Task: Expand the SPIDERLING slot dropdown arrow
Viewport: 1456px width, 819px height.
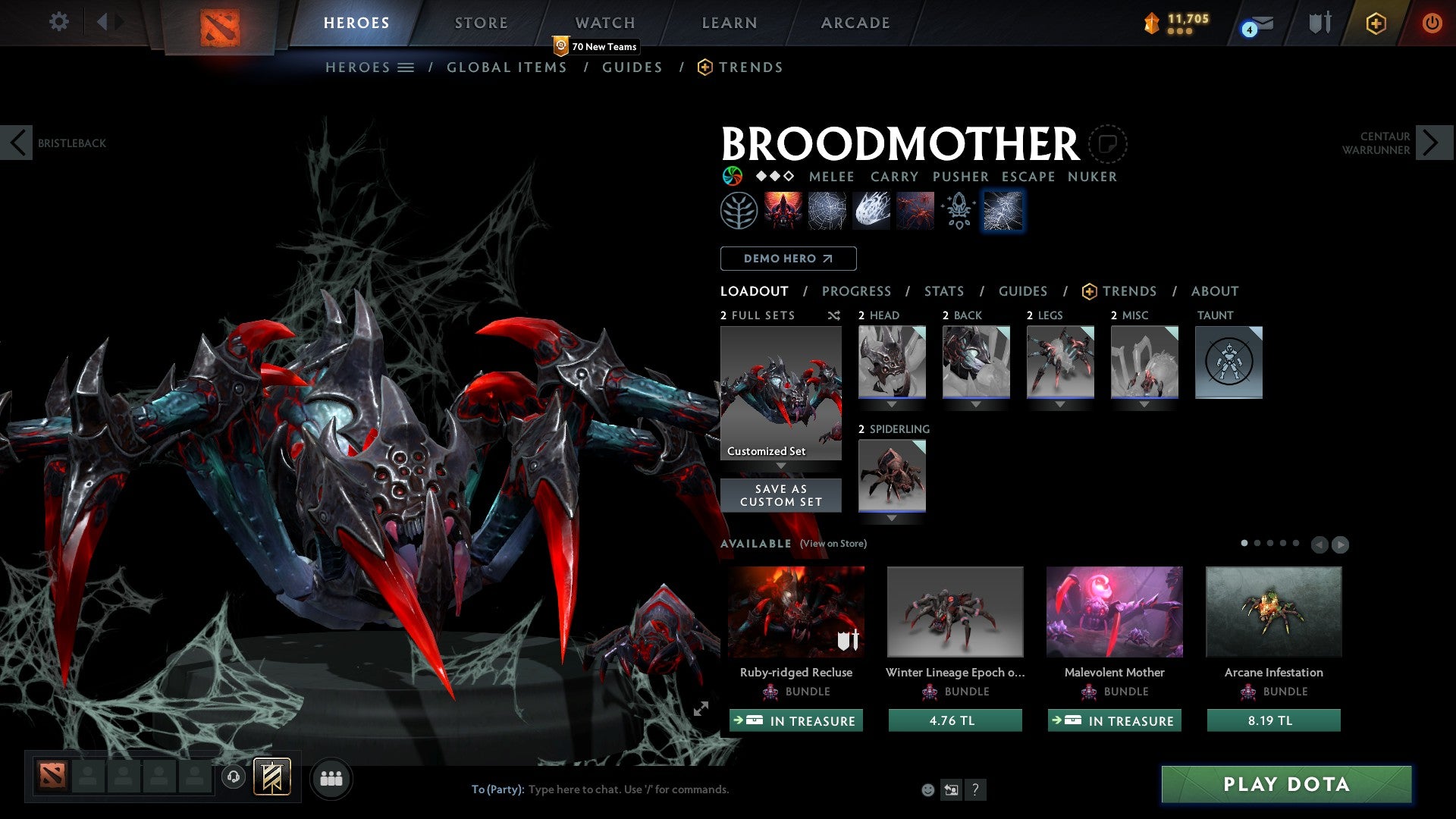Action: (891, 518)
